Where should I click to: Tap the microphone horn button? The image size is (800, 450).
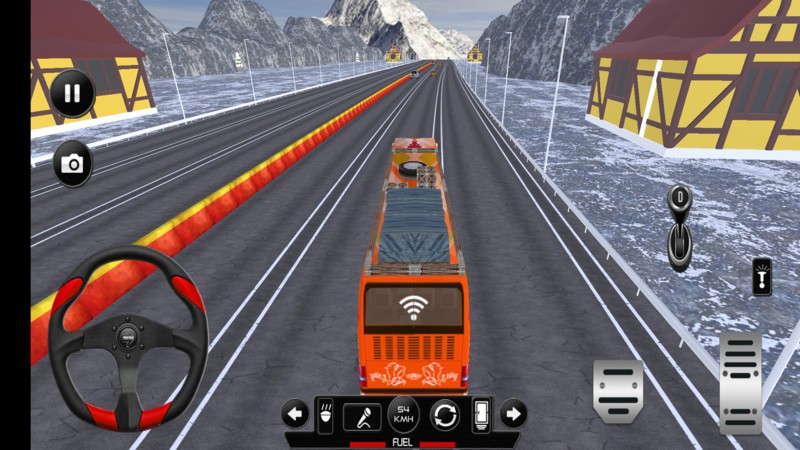pos(361,415)
